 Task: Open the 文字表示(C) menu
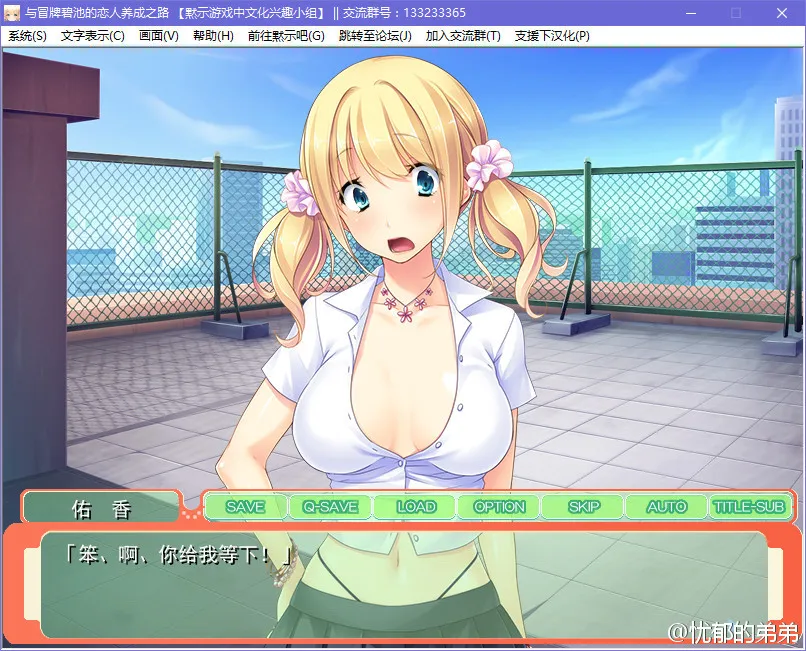92,36
